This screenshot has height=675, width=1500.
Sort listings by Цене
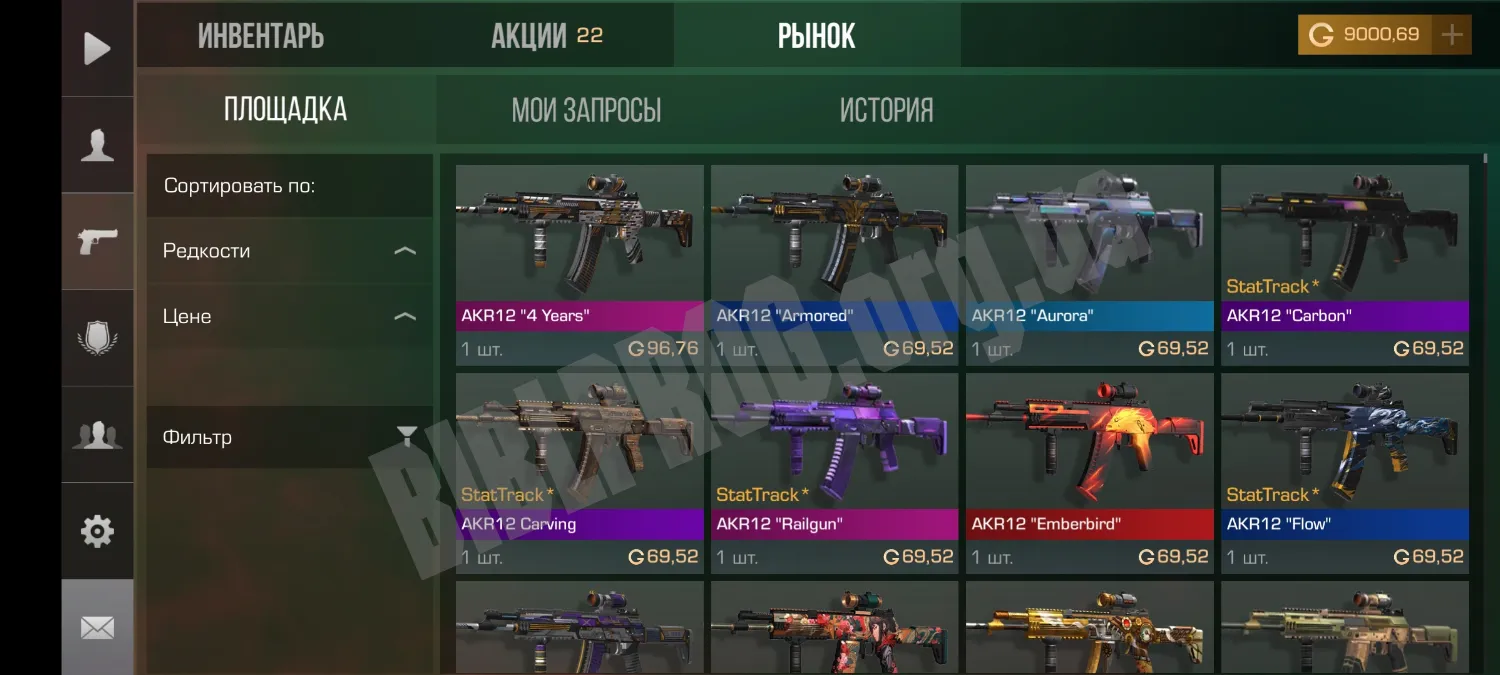289,317
